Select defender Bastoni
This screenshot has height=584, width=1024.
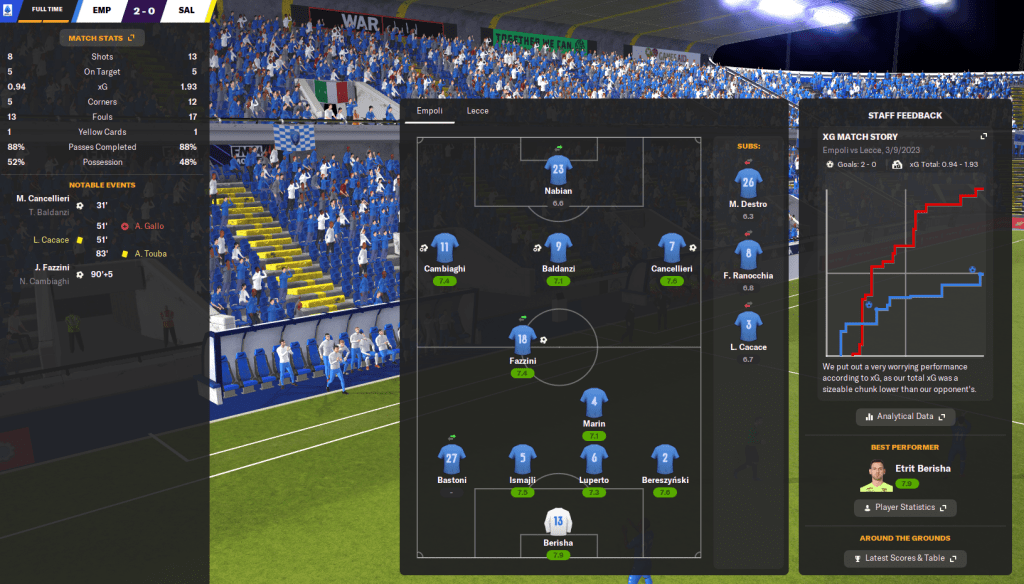click(451, 459)
